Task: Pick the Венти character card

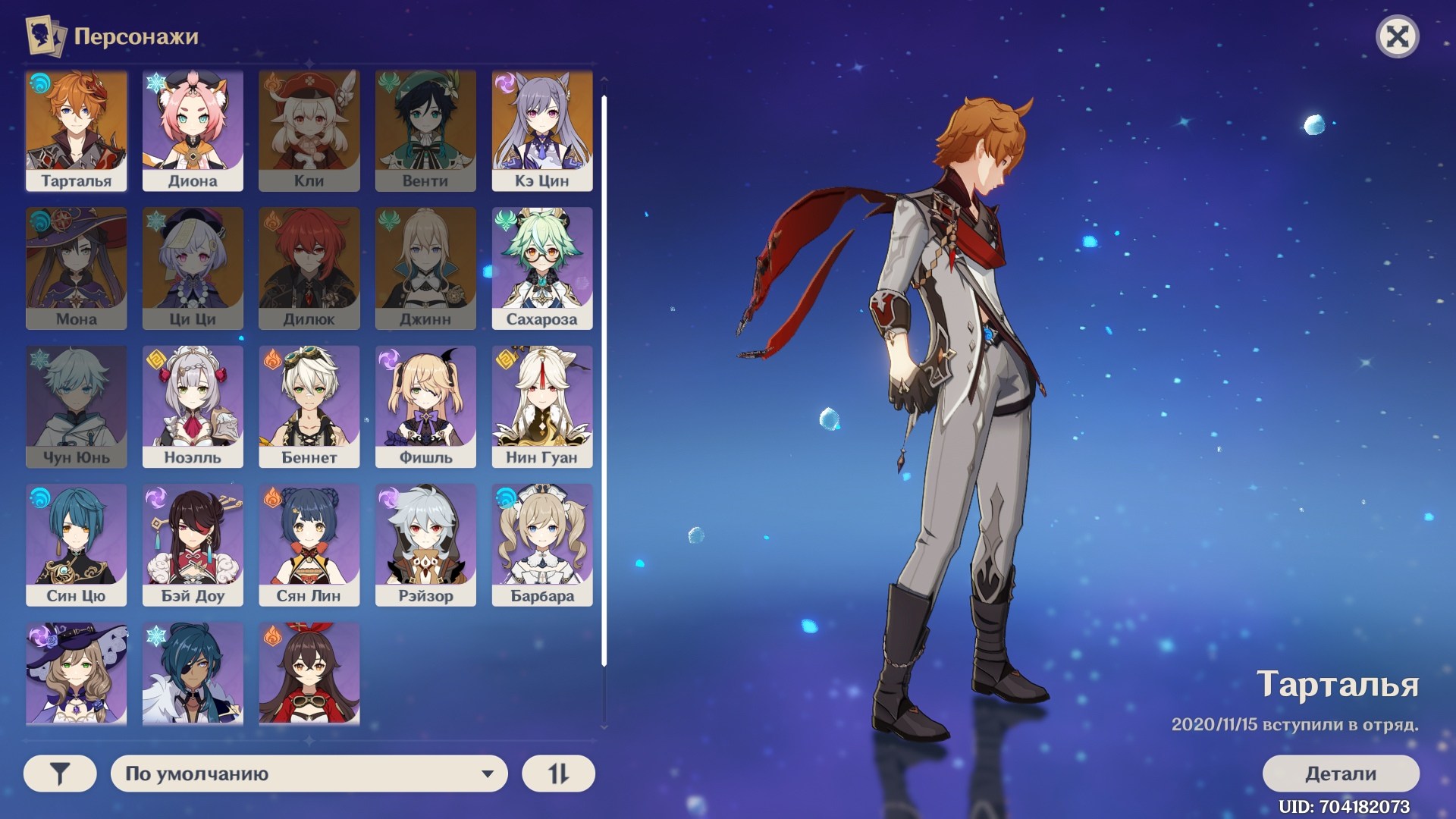Action: coord(425,130)
